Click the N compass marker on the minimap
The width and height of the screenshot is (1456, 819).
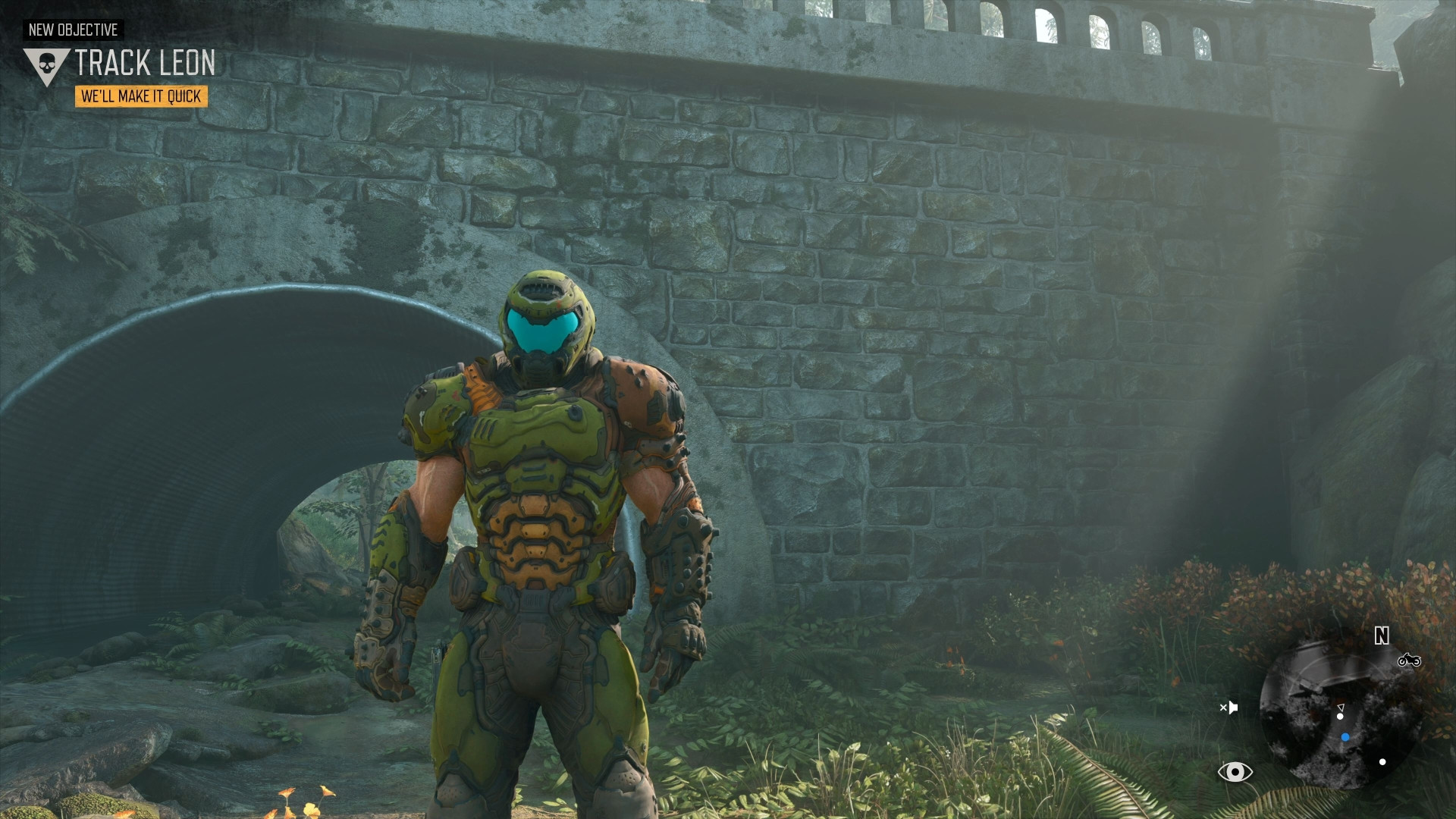(x=1381, y=635)
